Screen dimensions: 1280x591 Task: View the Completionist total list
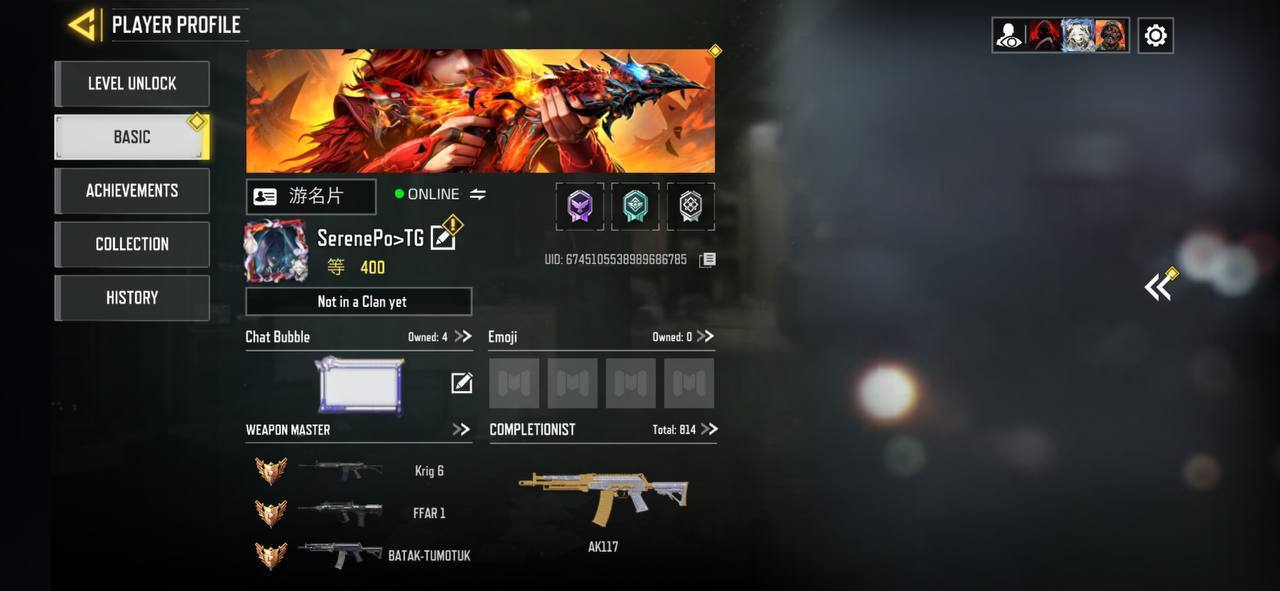tap(709, 430)
